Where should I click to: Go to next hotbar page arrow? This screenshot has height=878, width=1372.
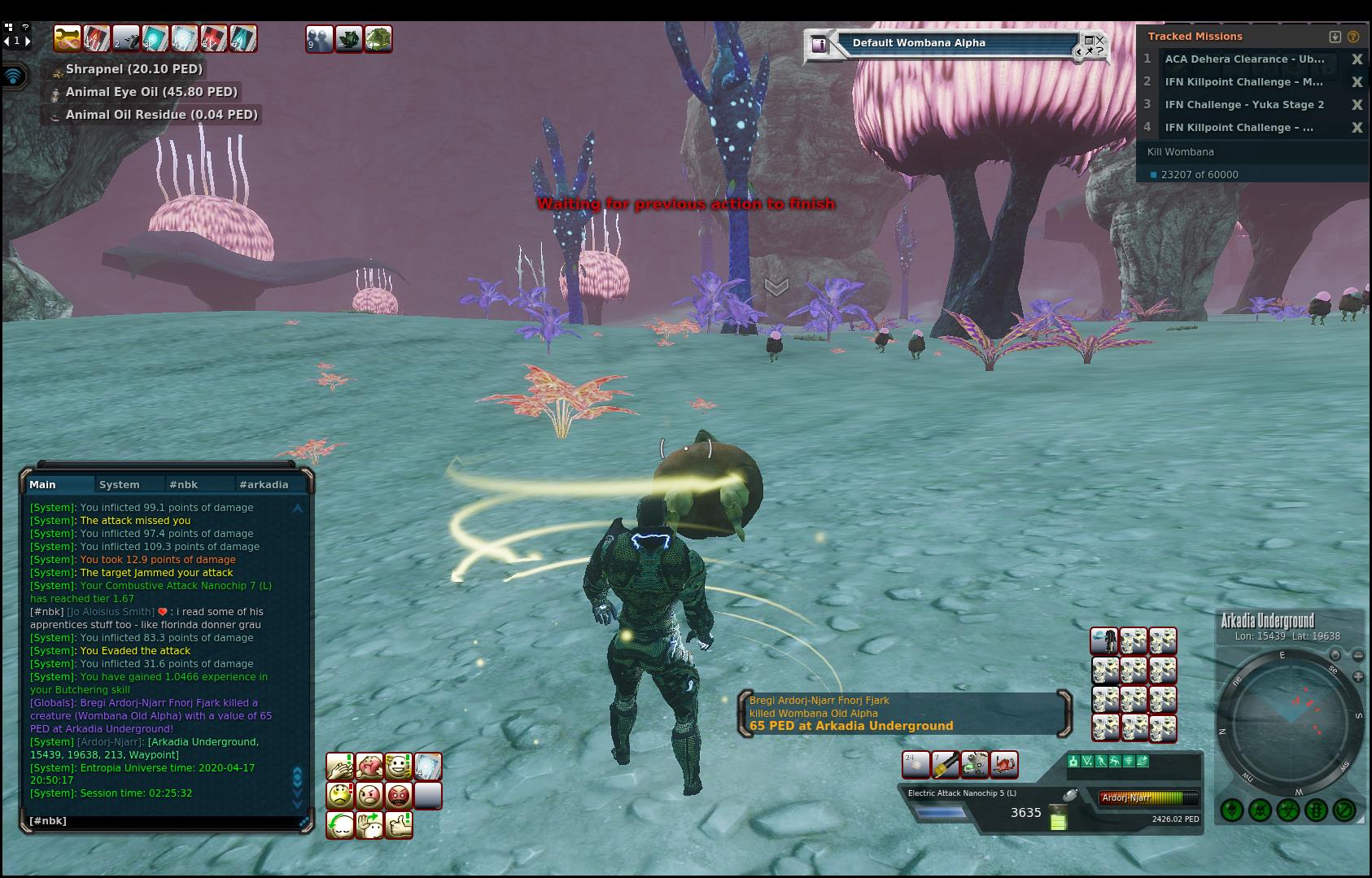pos(28,40)
